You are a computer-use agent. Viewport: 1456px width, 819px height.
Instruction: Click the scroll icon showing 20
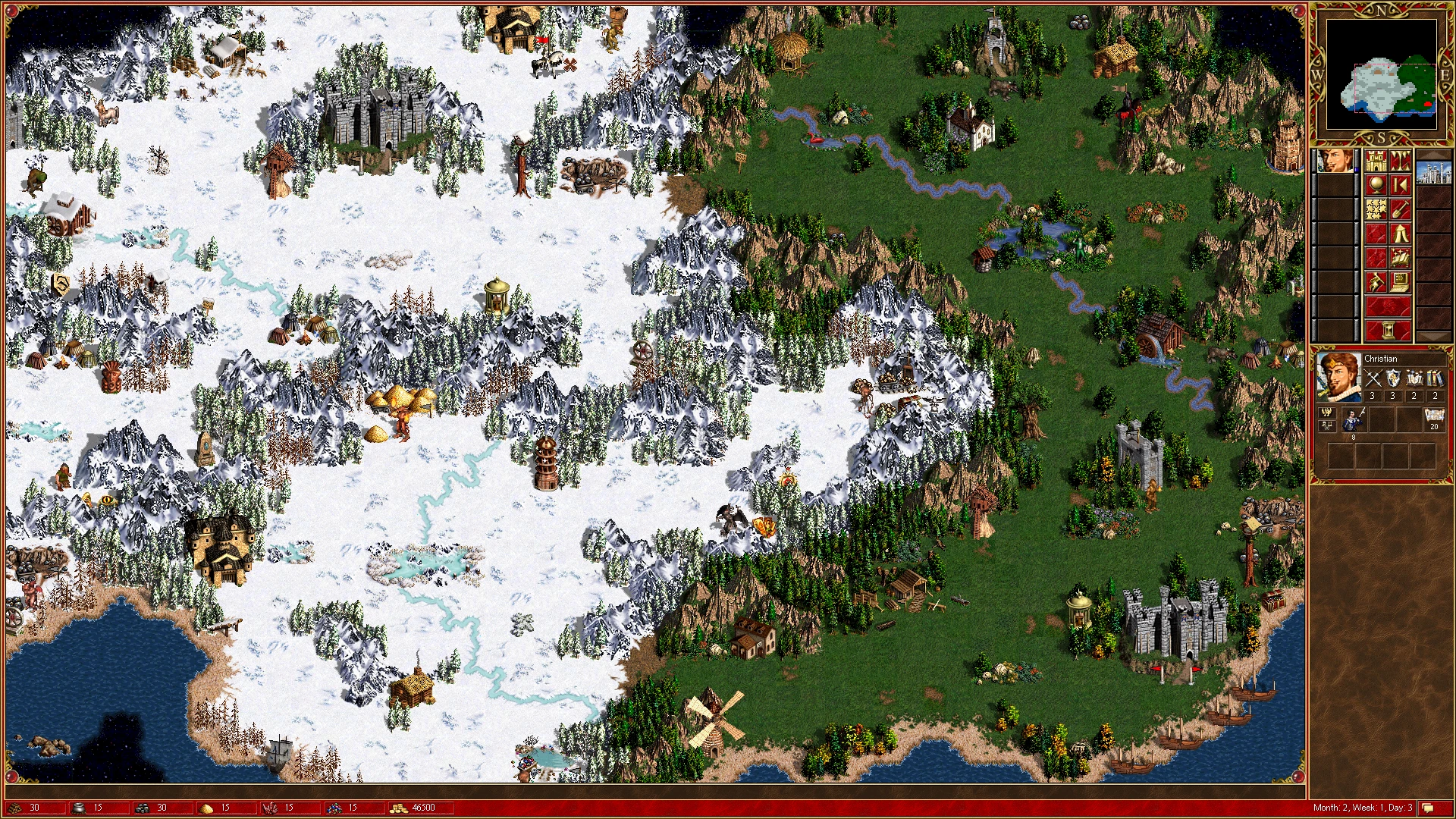pyautogui.click(x=1433, y=417)
